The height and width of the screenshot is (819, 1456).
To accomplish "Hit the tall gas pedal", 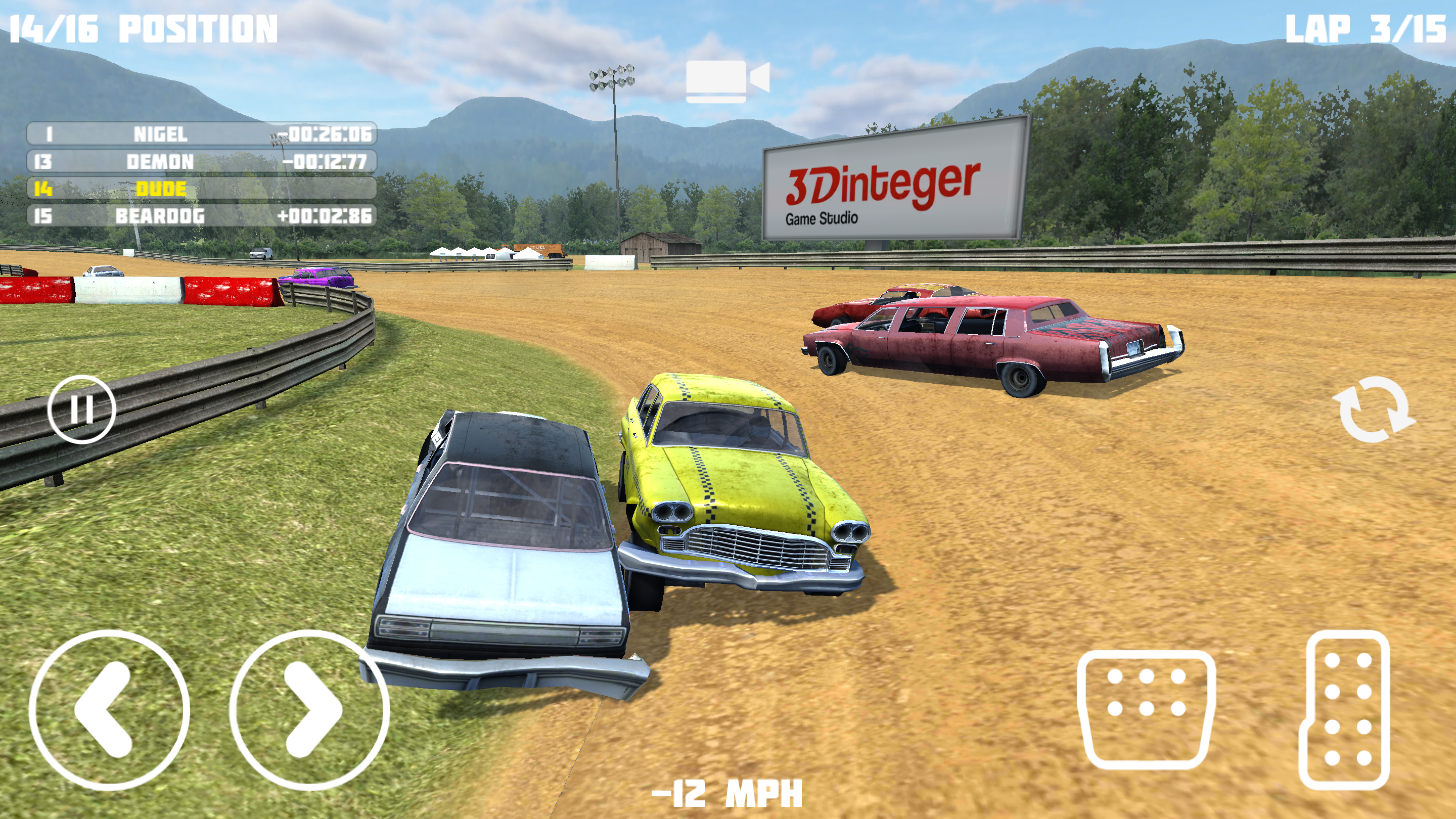I will pyautogui.click(x=1345, y=709).
